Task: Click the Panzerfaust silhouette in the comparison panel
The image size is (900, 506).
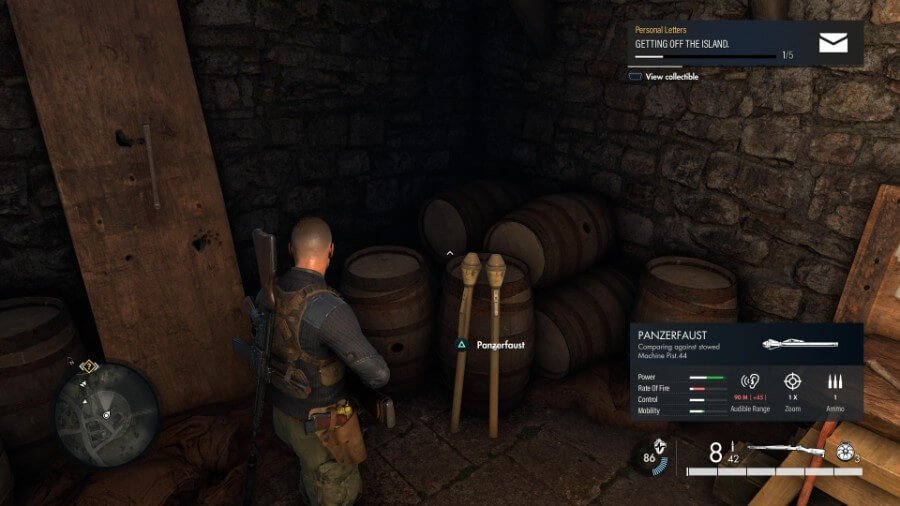Action: pos(799,344)
